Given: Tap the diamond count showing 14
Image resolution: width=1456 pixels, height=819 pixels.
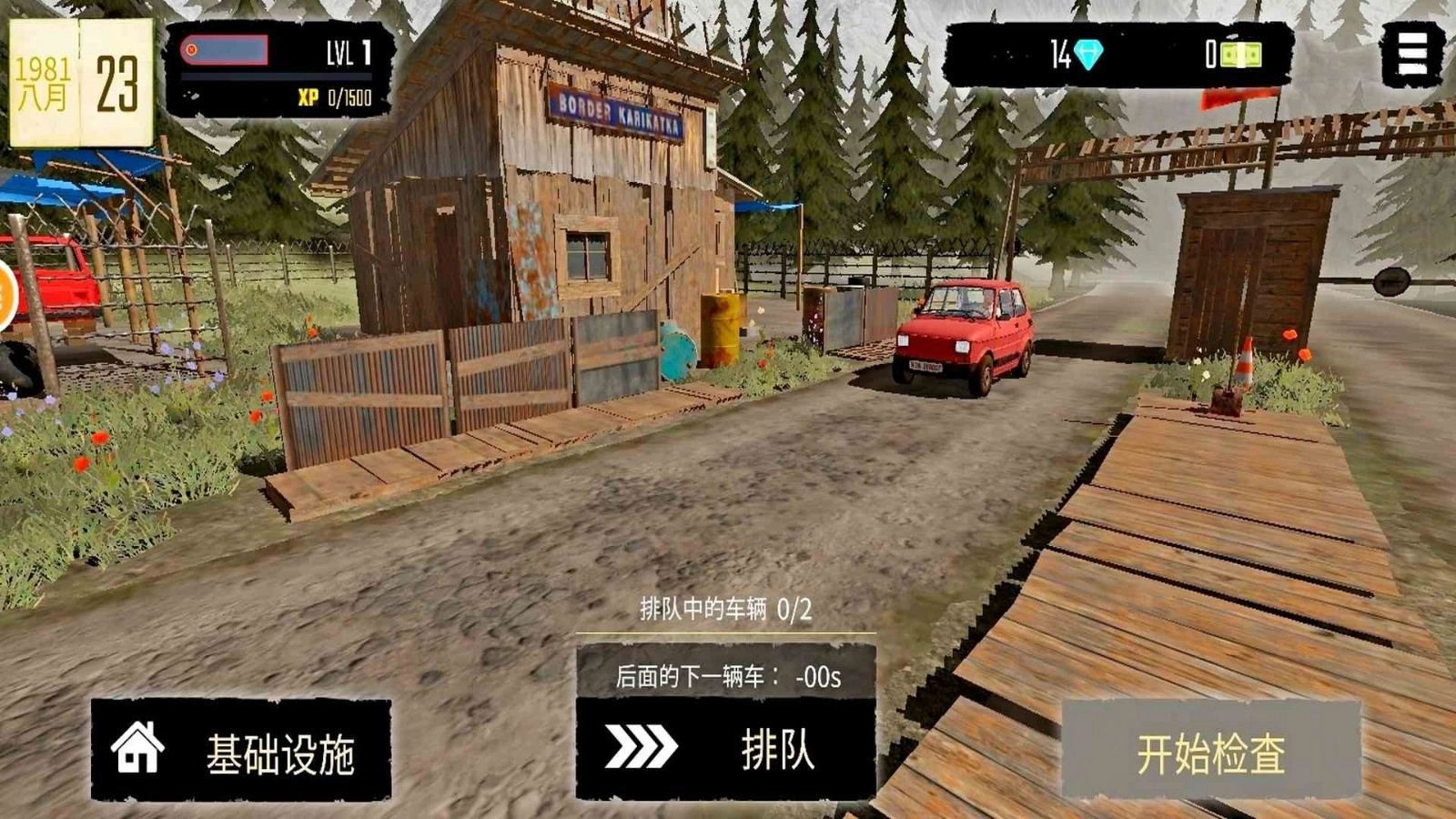Looking at the screenshot, I should coord(1058,52).
